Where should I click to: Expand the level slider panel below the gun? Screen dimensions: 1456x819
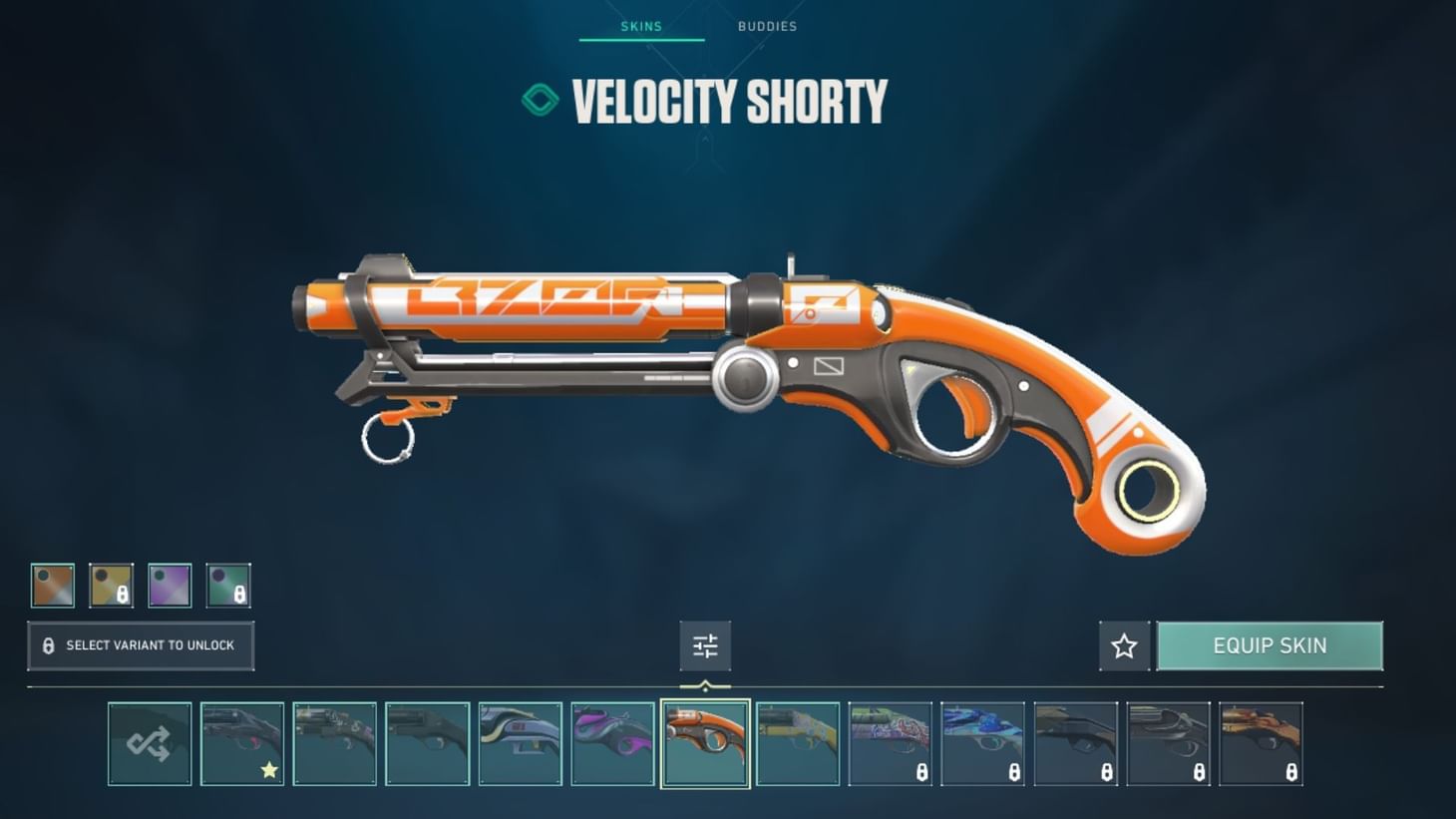coord(707,645)
